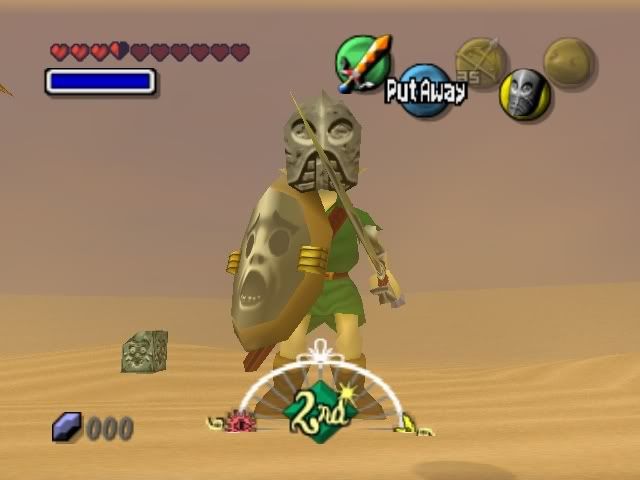Choose the faded bow item slot
Viewport: 640px width, 480px height.
tap(478, 61)
